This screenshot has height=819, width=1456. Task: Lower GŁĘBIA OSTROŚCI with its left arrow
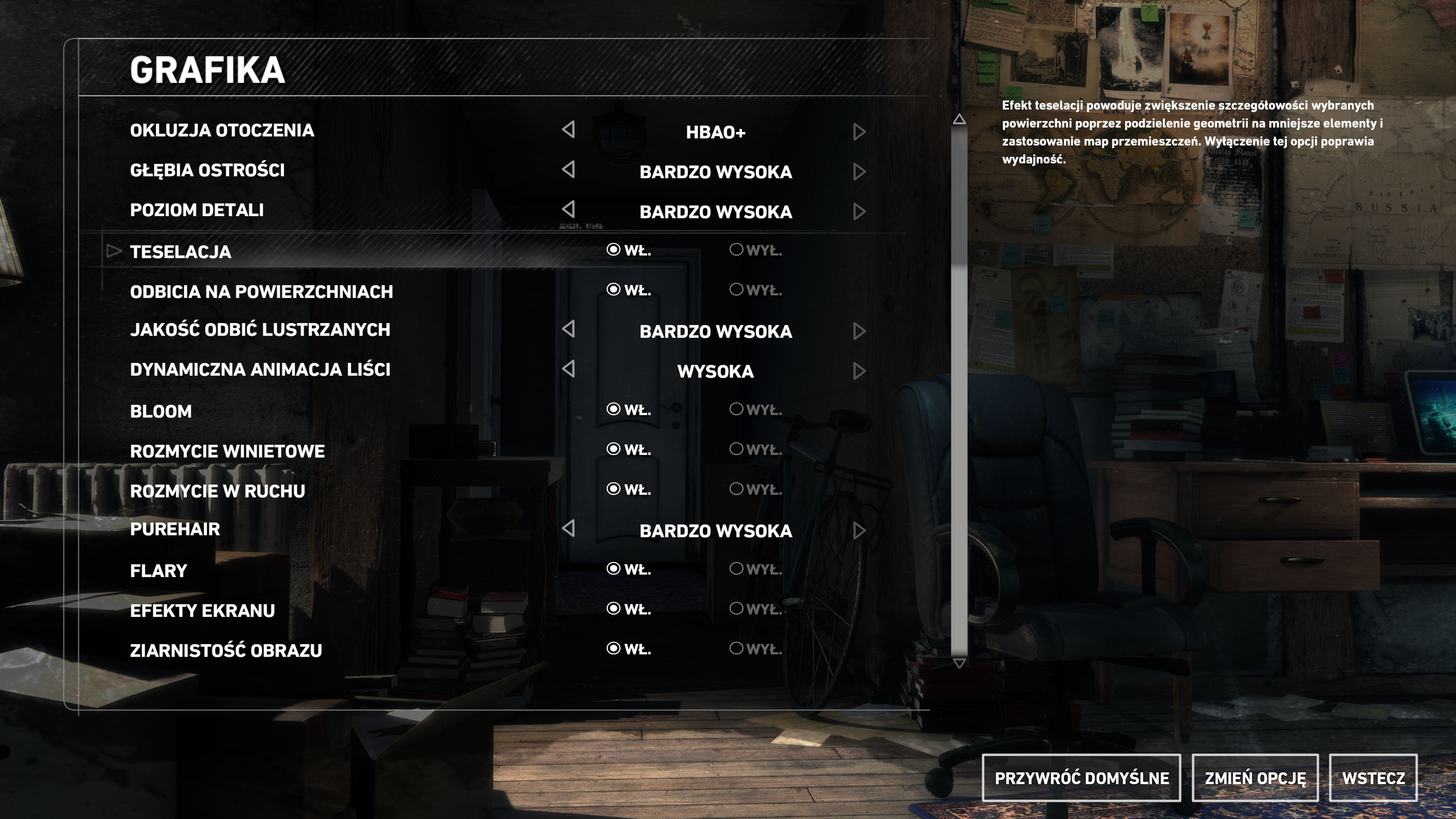pos(569,169)
